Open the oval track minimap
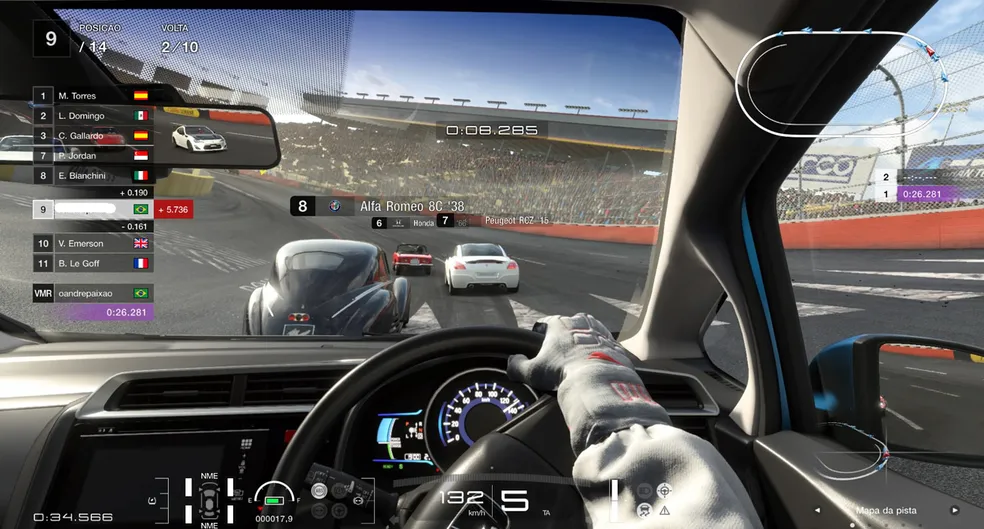 click(842, 82)
